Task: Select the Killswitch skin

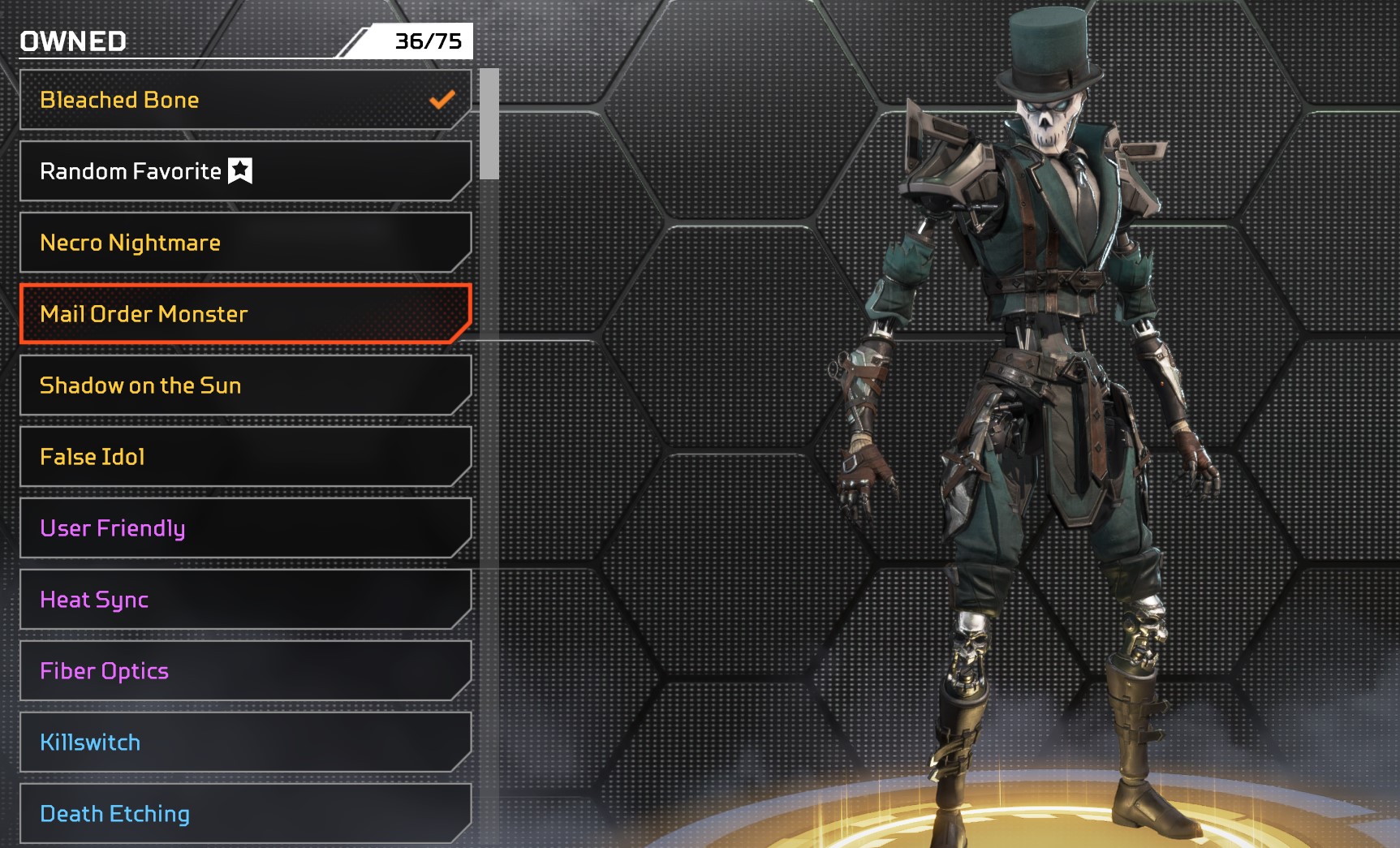Action: tap(243, 743)
